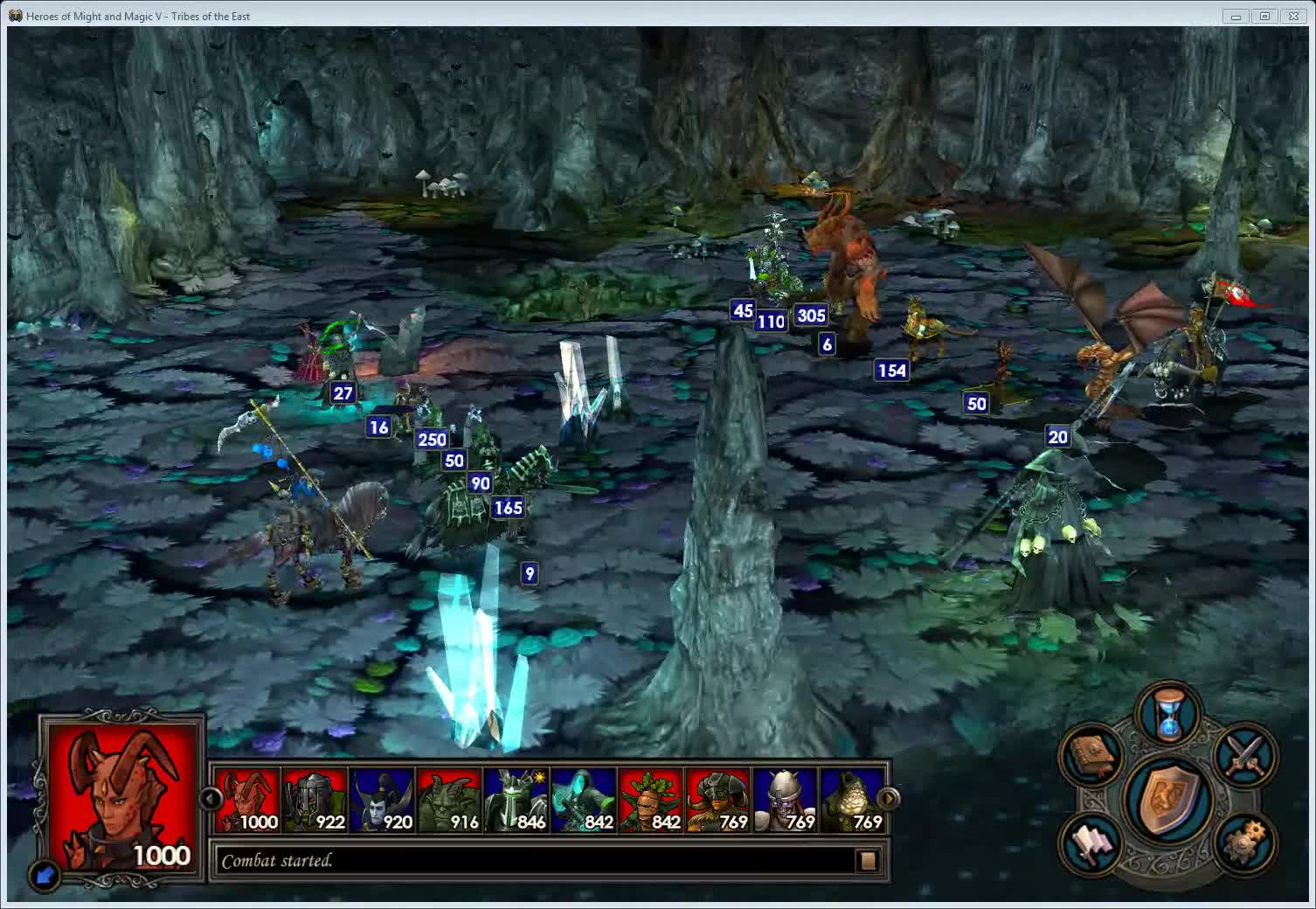The image size is (1316, 909).
Task: Expand the combat log with the small button
Action: [x=866, y=861]
